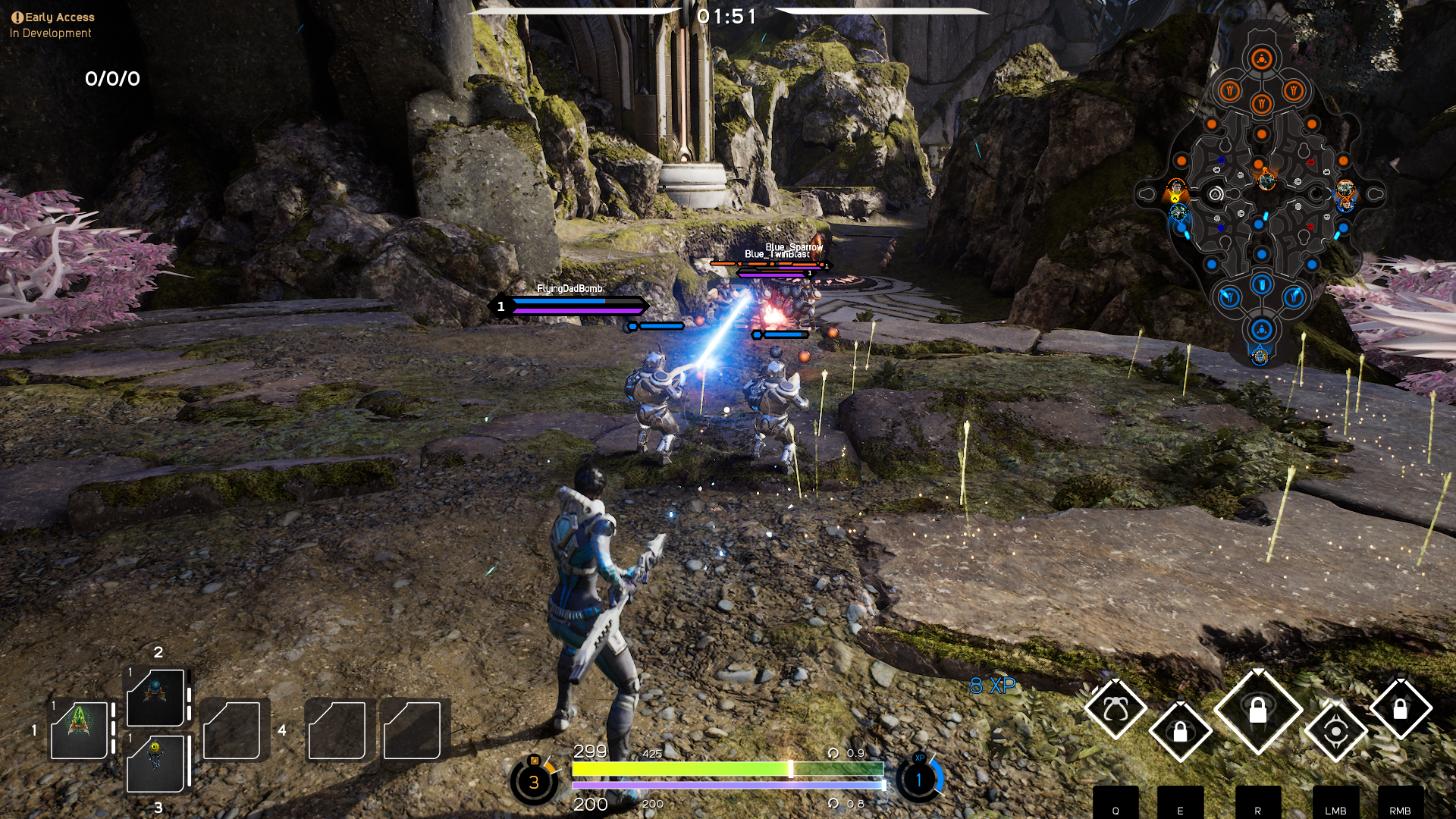Choose the locked RMB ability diamond

point(1400,709)
